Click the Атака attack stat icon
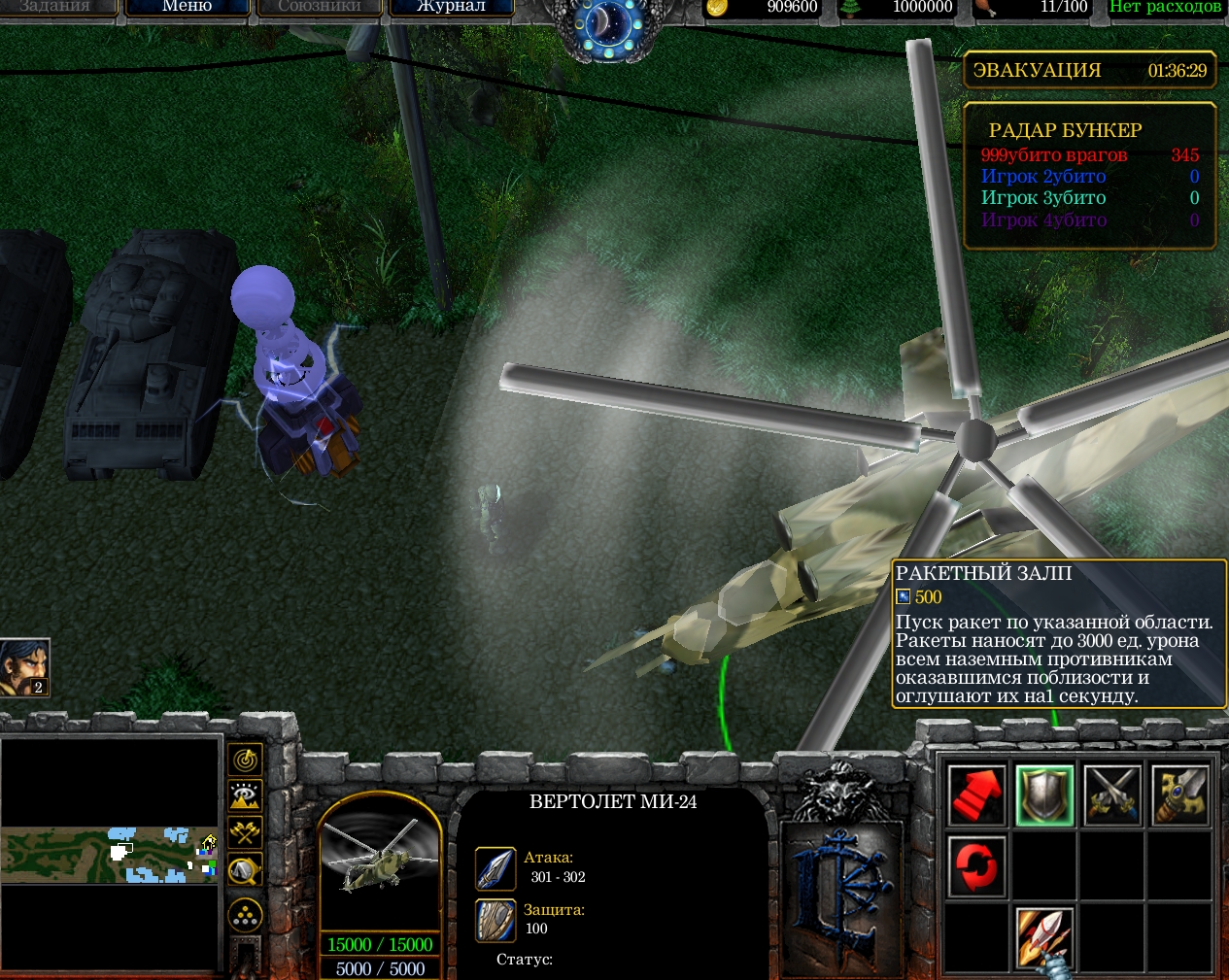Viewport: 1229px width, 980px height. [495, 867]
